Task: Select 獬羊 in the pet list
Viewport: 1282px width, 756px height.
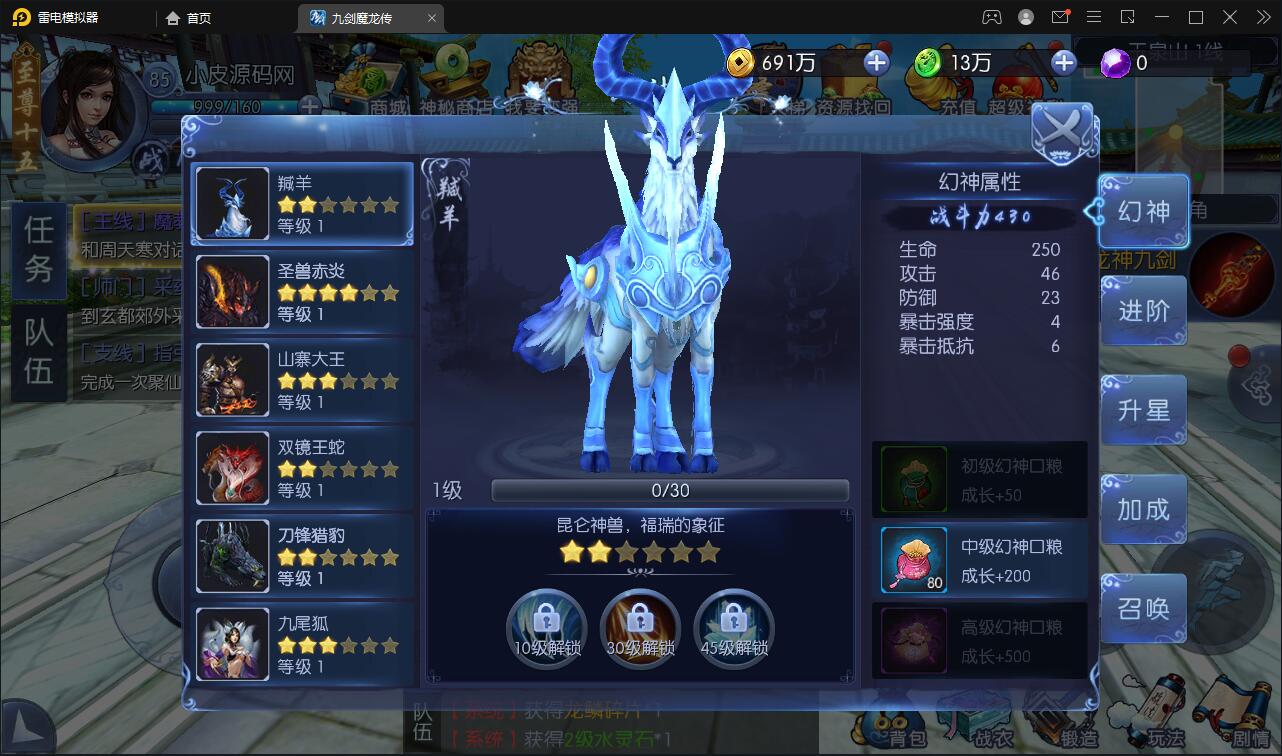Action: pos(302,204)
